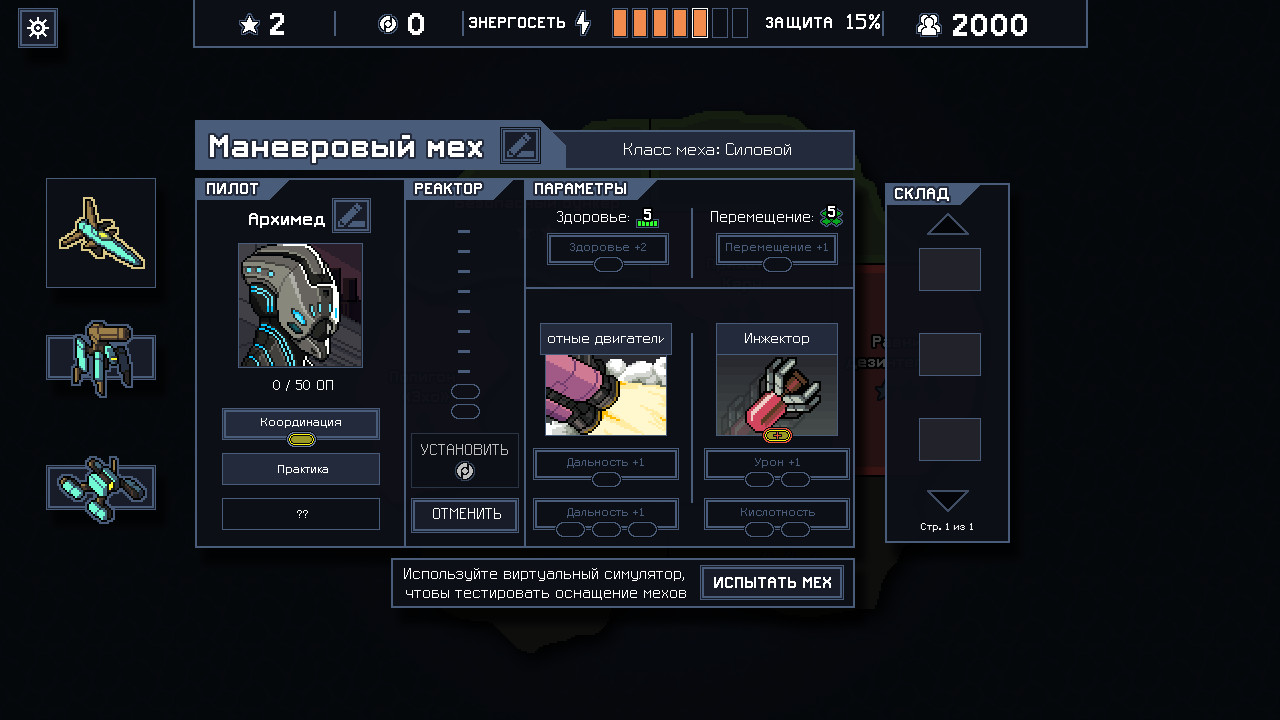Select the cyan twin-cannon mech
1280x720 pixels.
(101, 488)
